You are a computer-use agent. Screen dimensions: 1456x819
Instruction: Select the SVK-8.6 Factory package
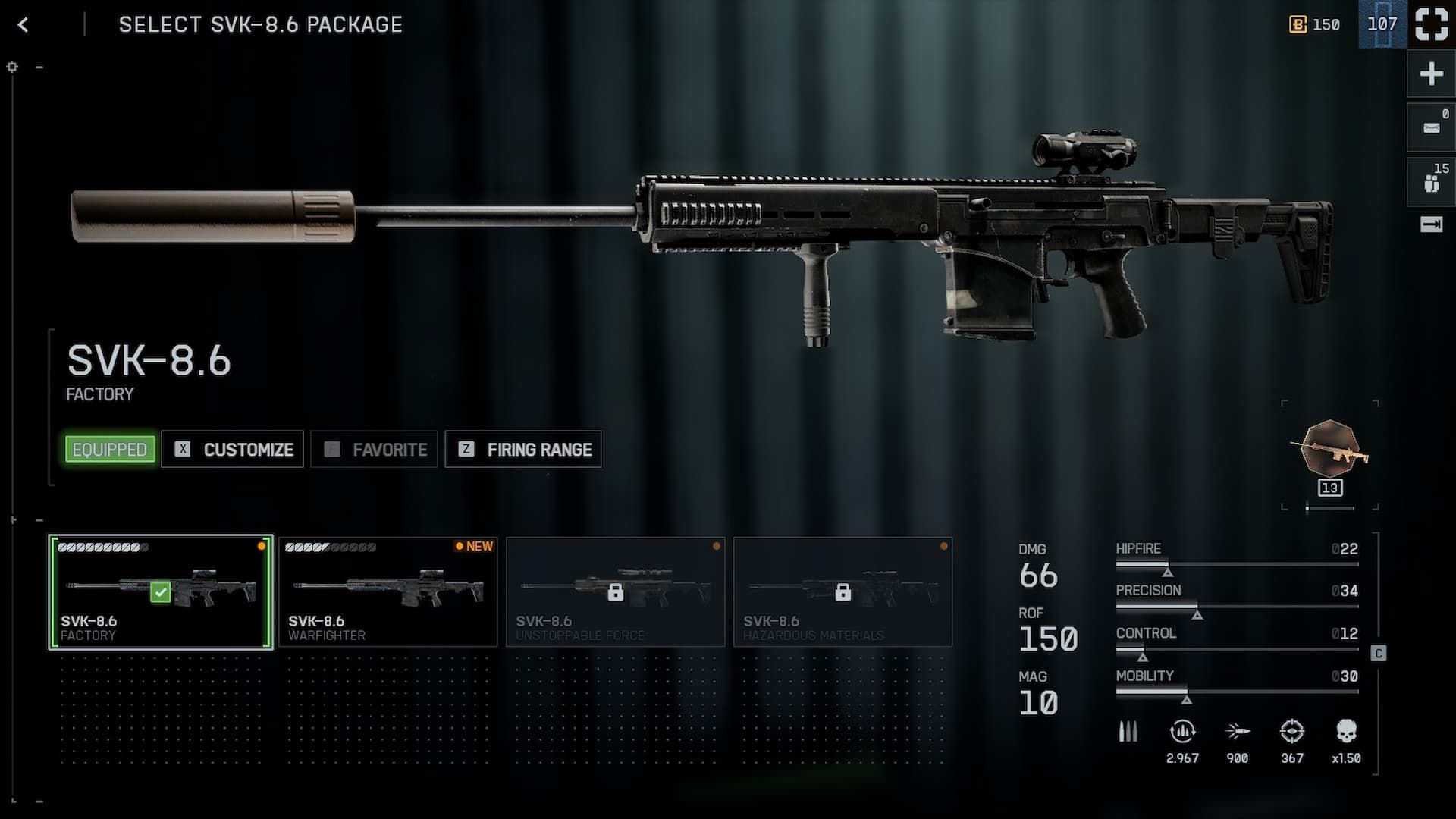161,592
